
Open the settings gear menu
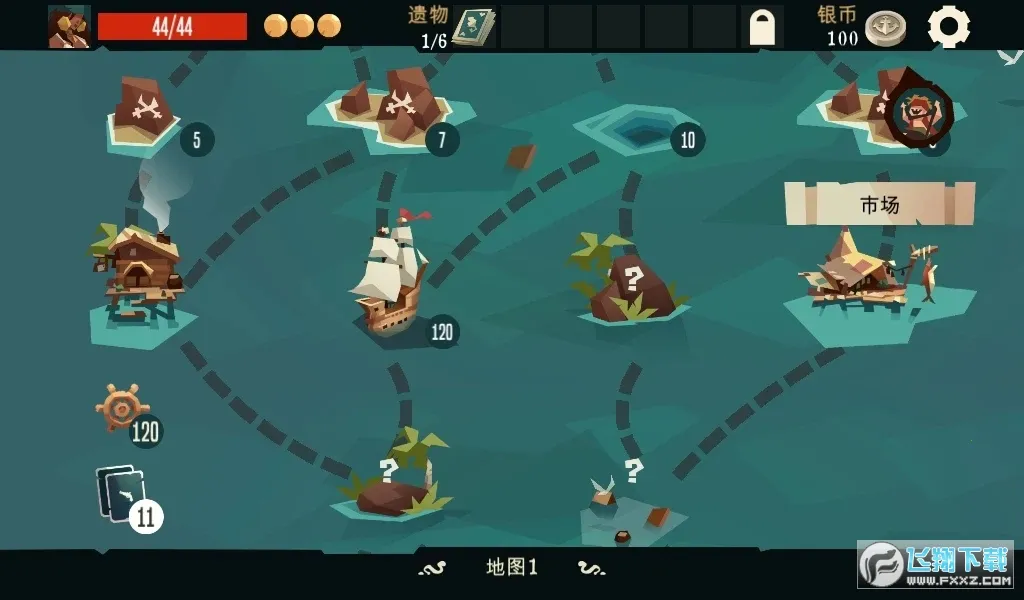click(948, 26)
